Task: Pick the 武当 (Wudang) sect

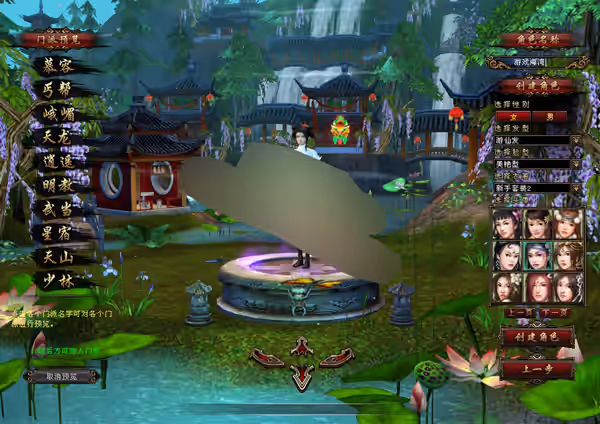Action: pos(58,210)
